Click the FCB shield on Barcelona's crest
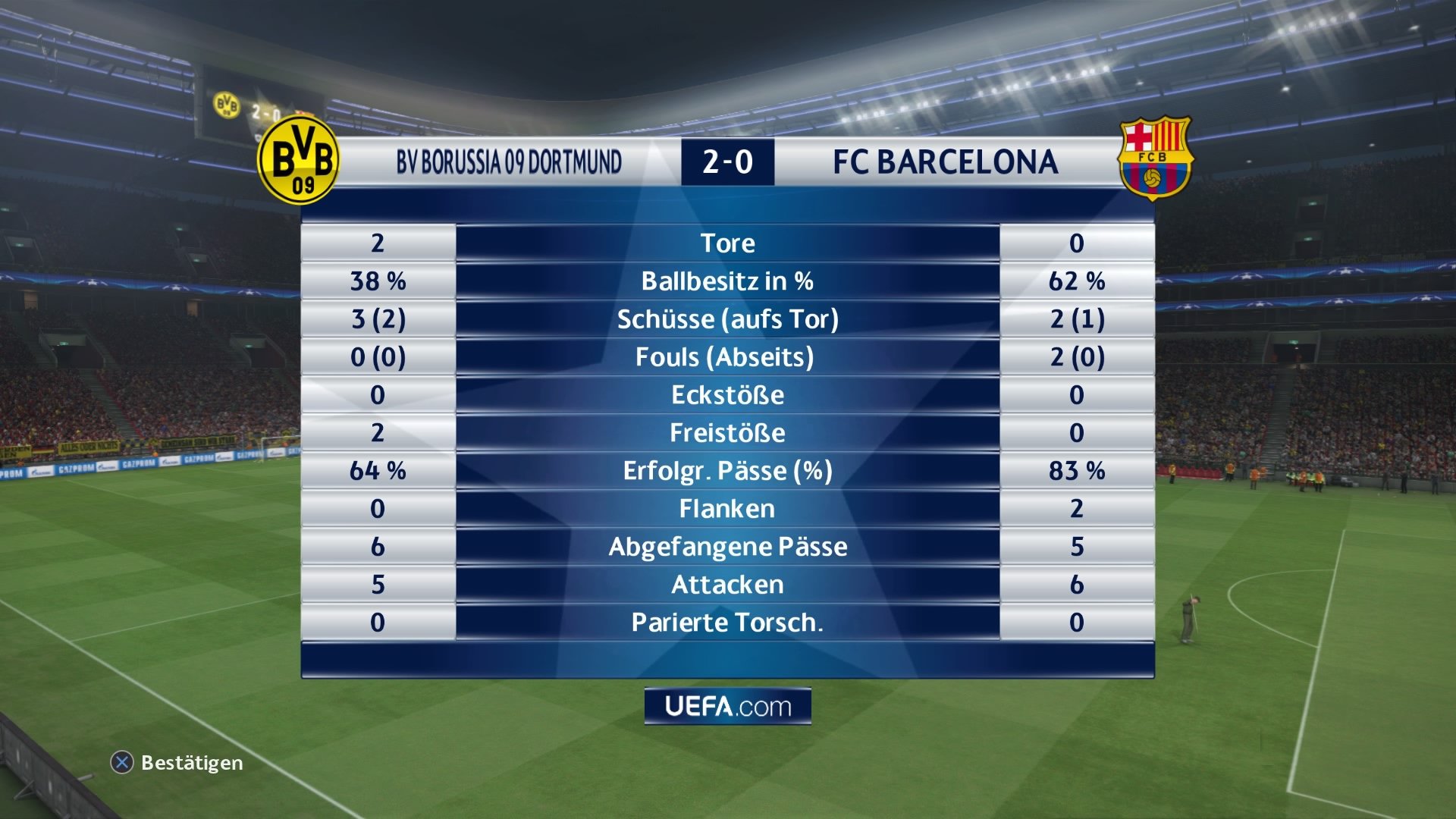The height and width of the screenshot is (819, 1456). pyautogui.click(x=1155, y=155)
